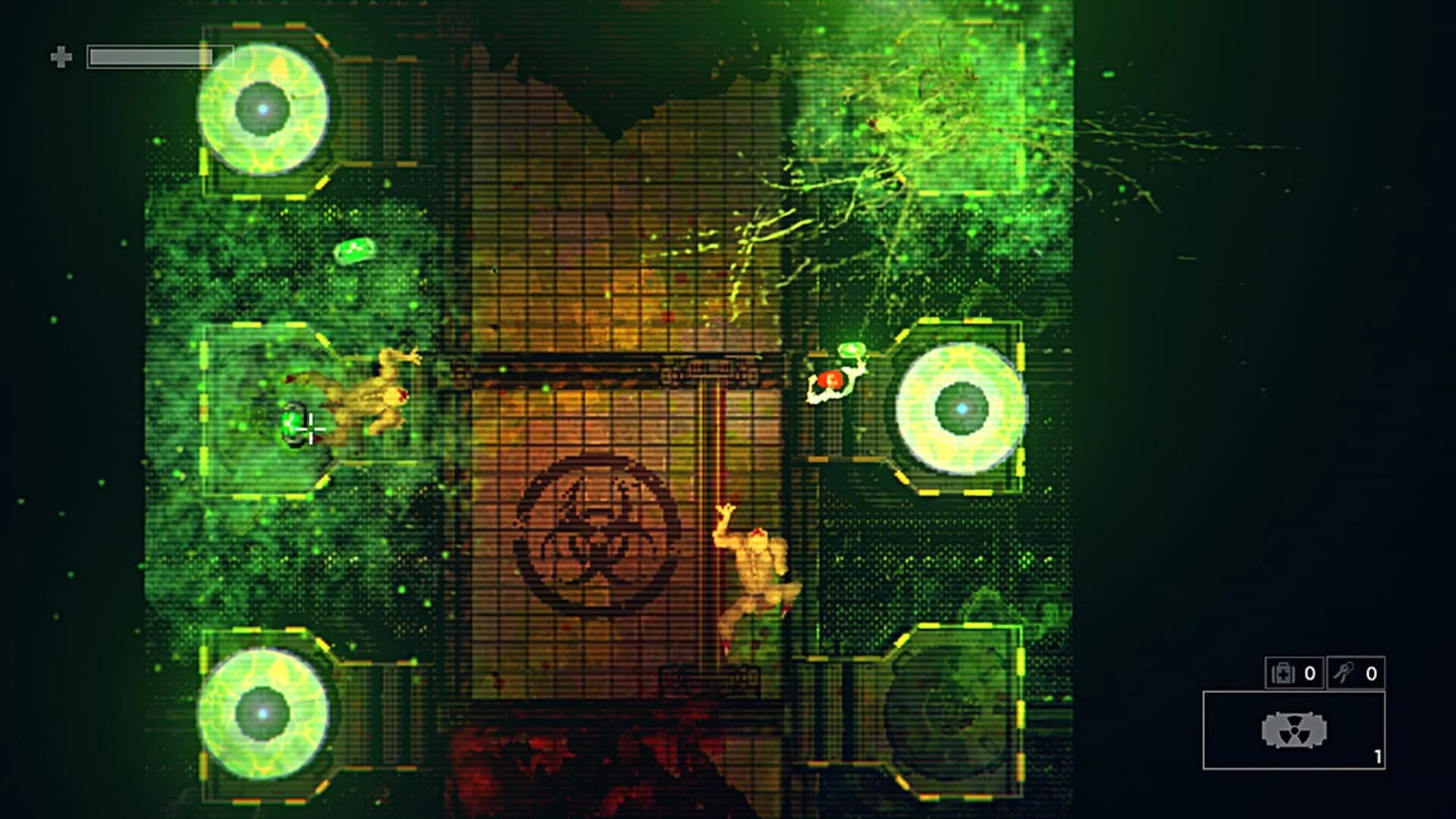
Task: Select the red pill pickup by the right pod
Action: (x=830, y=377)
